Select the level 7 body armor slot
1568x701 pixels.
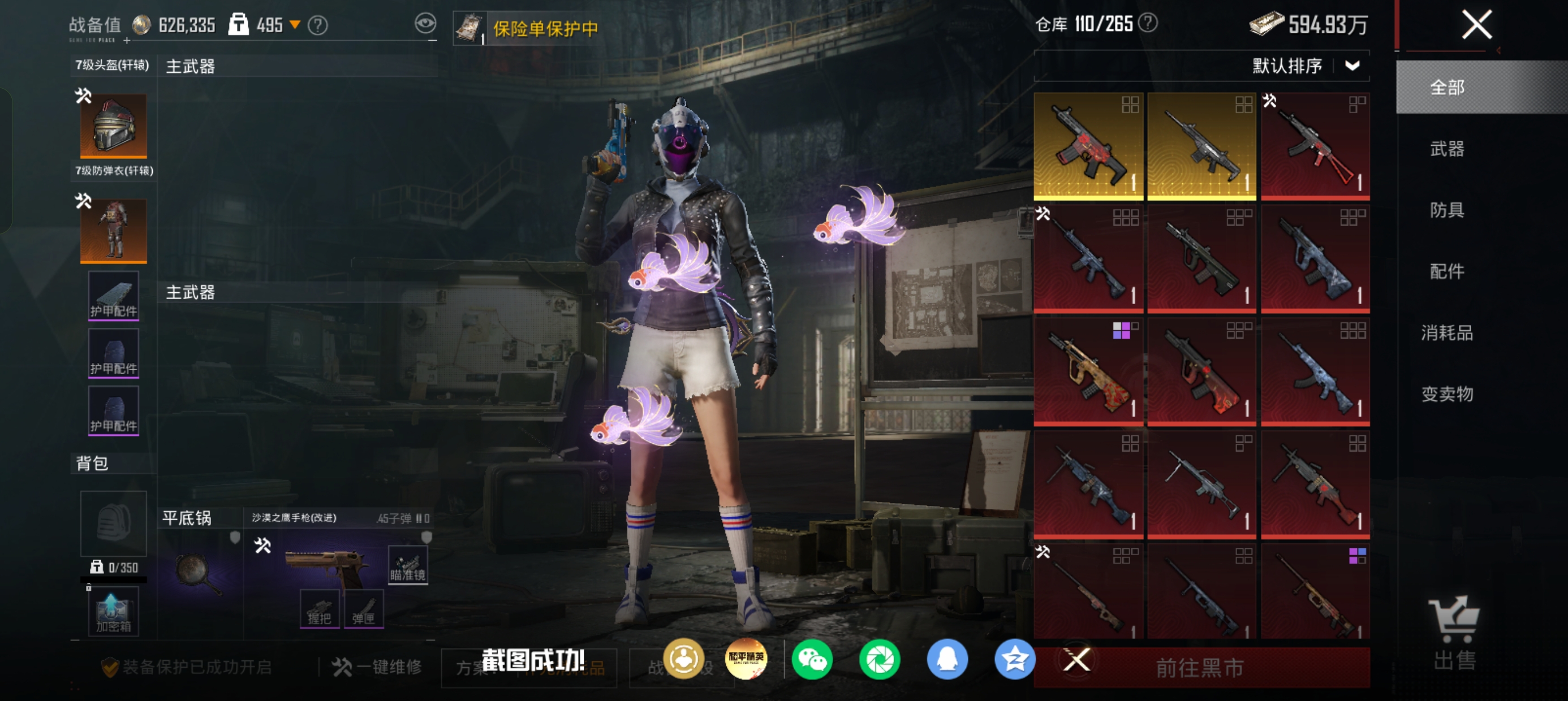point(114,231)
